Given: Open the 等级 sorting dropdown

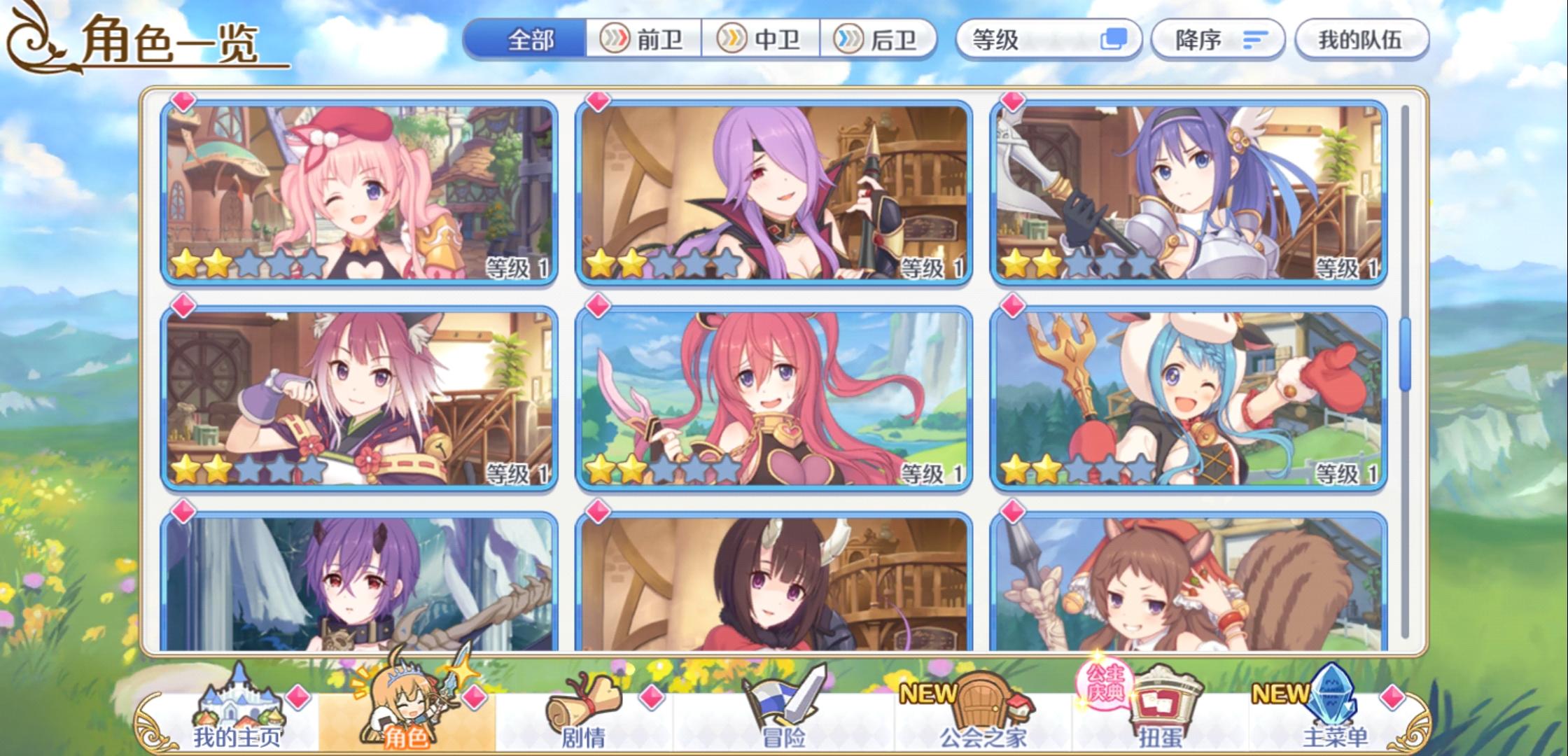Looking at the screenshot, I should click(1022, 41).
